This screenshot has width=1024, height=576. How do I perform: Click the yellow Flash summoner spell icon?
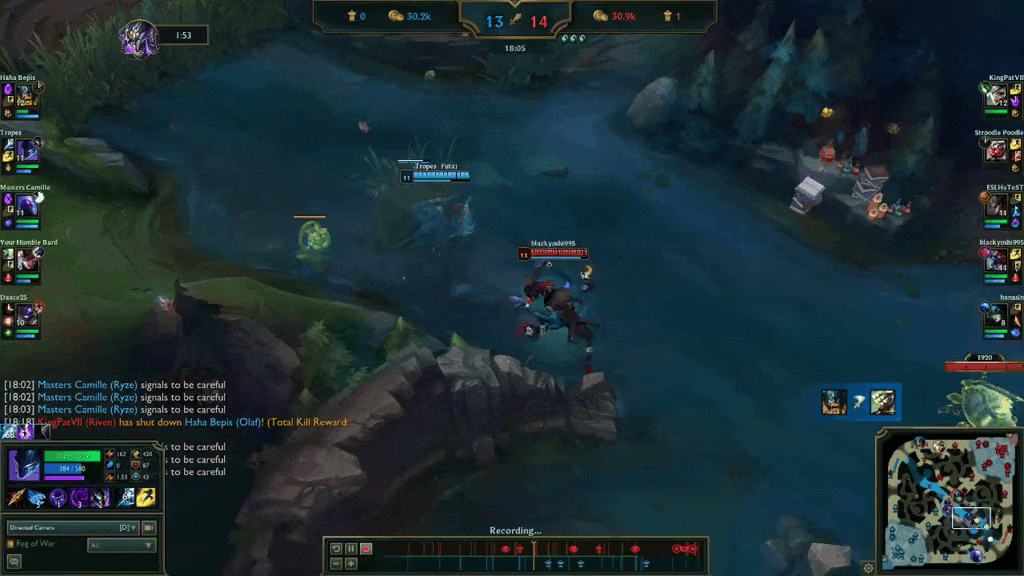146,497
